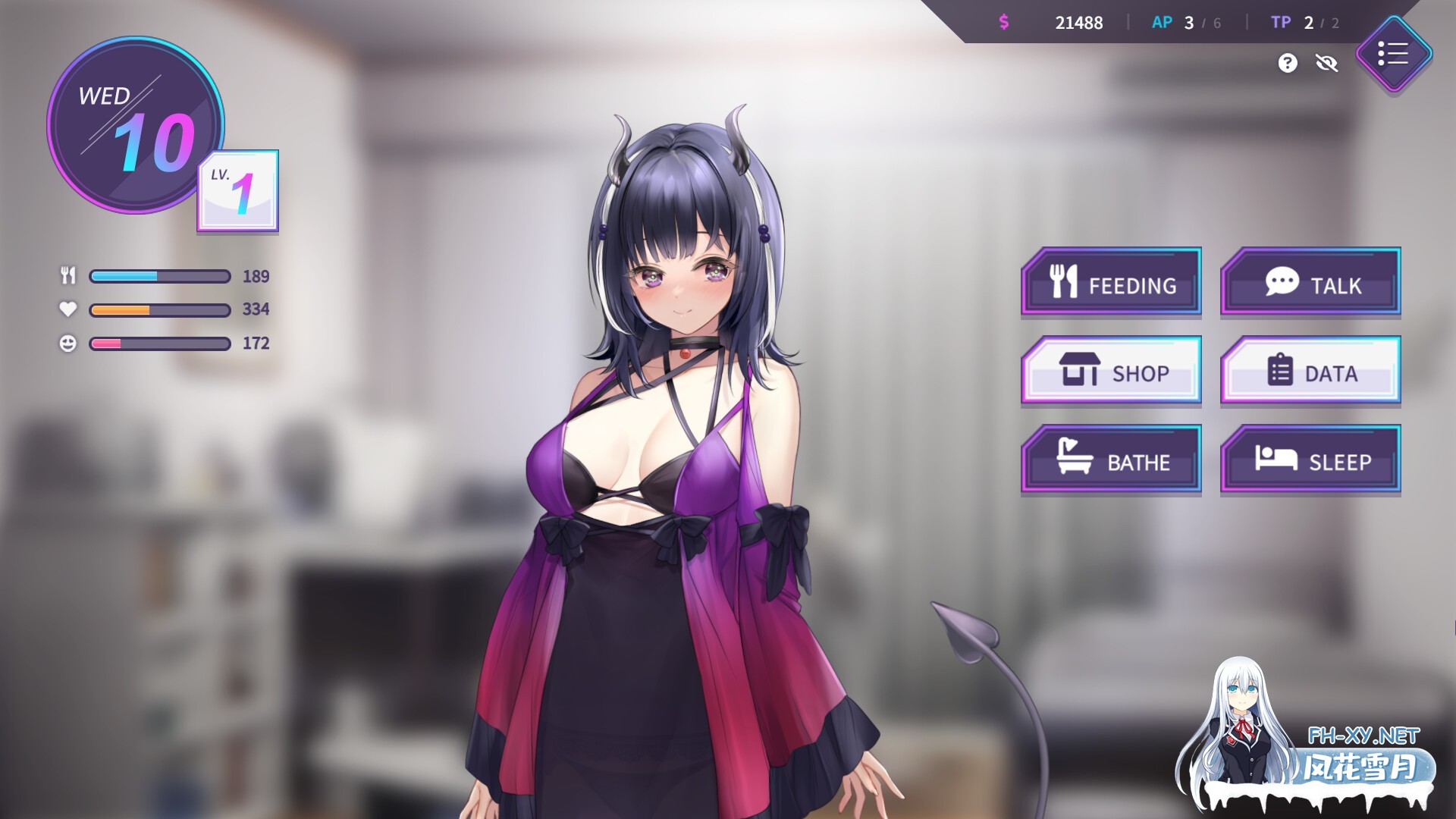This screenshot has height=819, width=1456.
Task: Click the dollar currency icon
Action: click(1005, 22)
